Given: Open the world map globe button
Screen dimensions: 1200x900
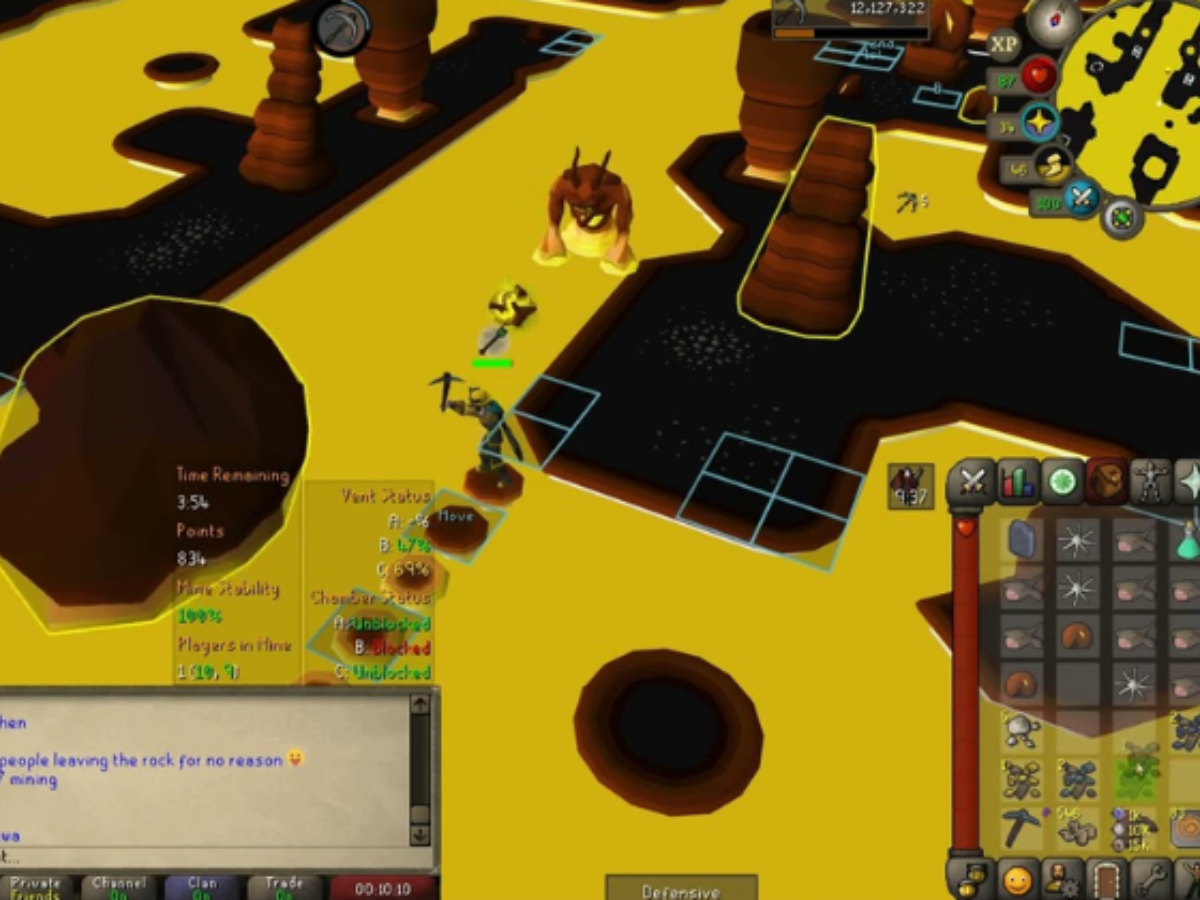Looking at the screenshot, I should point(1122,217).
